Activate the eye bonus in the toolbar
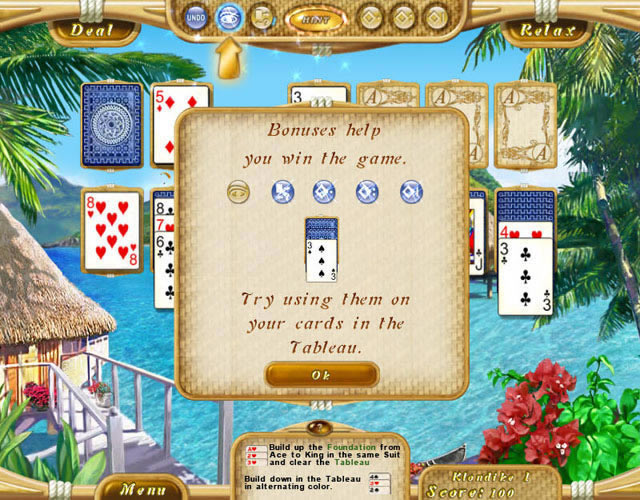Viewport: 640px width, 500px height. [229, 17]
